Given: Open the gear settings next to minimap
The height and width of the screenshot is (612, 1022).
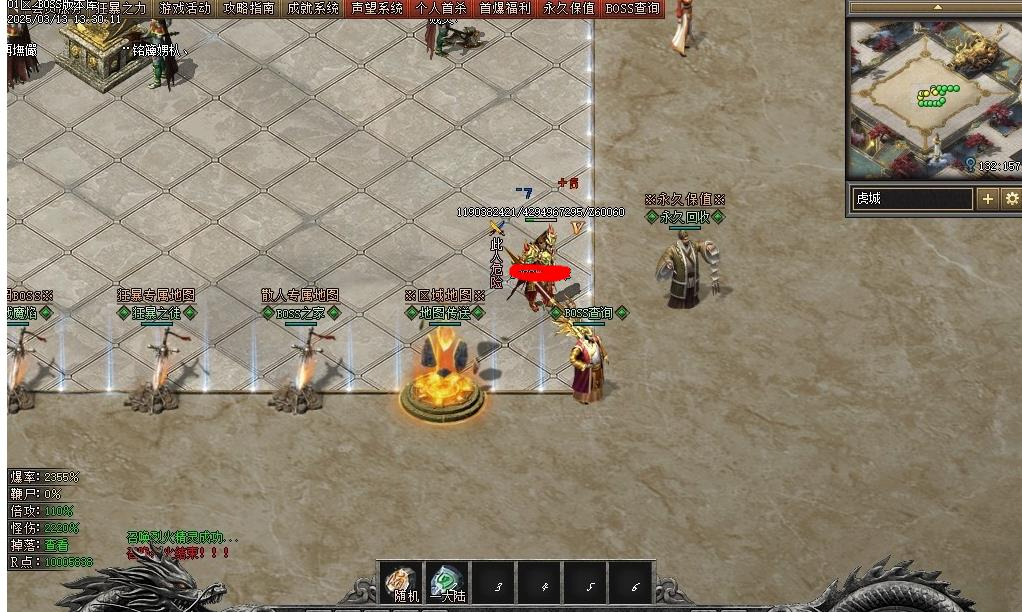Looking at the screenshot, I should point(1011,199).
